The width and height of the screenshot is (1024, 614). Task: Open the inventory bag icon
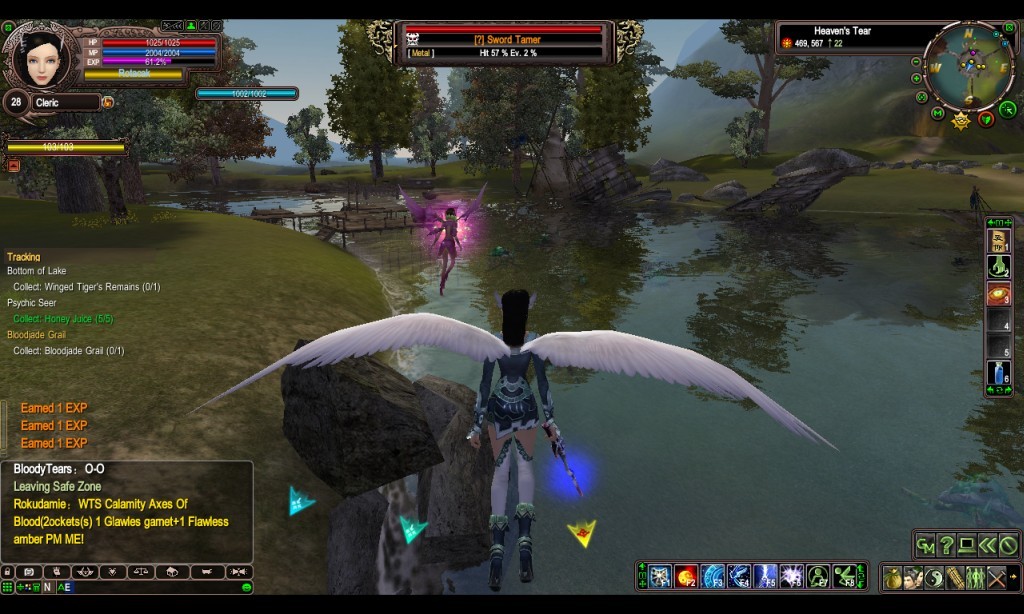coord(892,577)
